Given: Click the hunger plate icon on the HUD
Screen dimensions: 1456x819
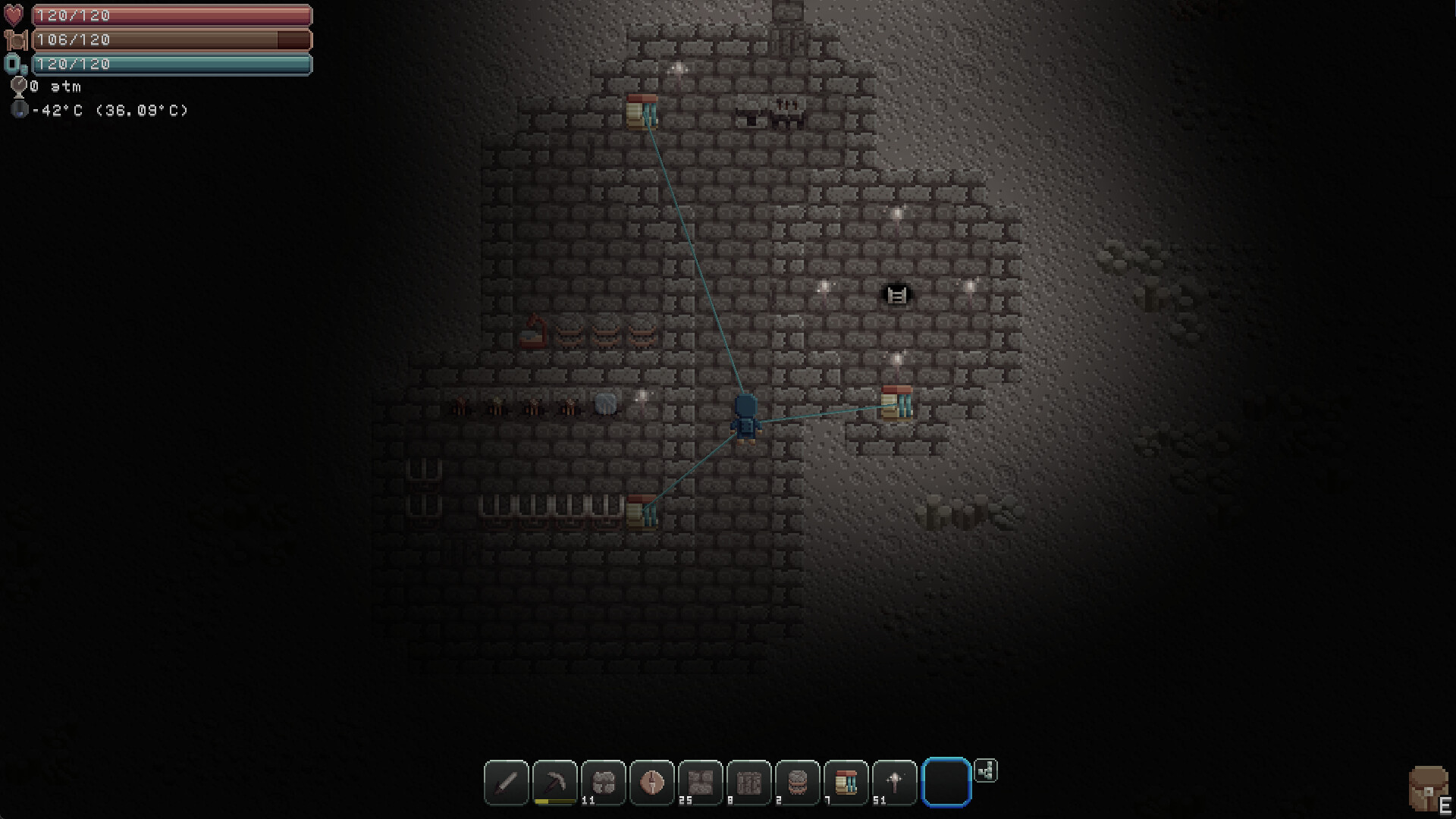Looking at the screenshot, I should pyautogui.click(x=14, y=39).
